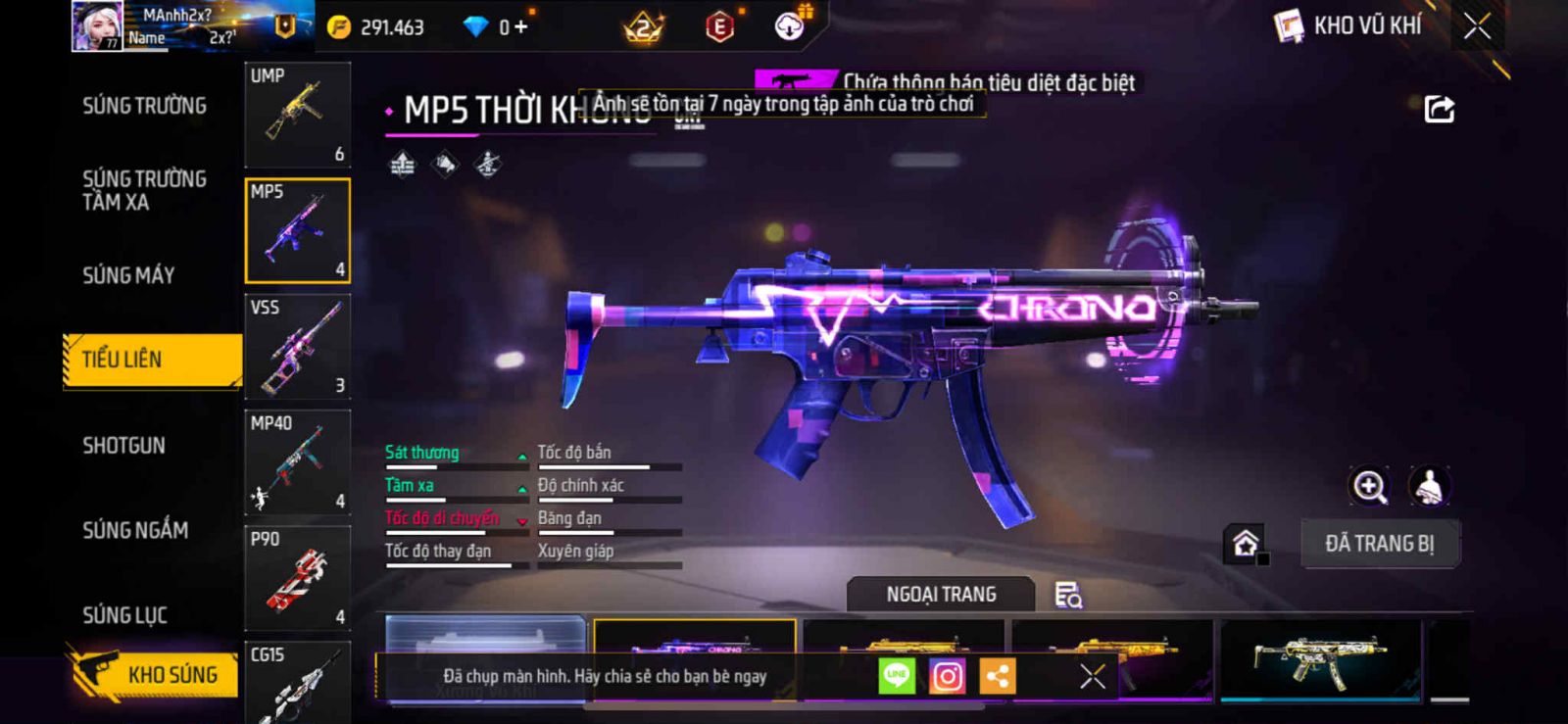Pick the P90 weapon tile

click(297, 578)
